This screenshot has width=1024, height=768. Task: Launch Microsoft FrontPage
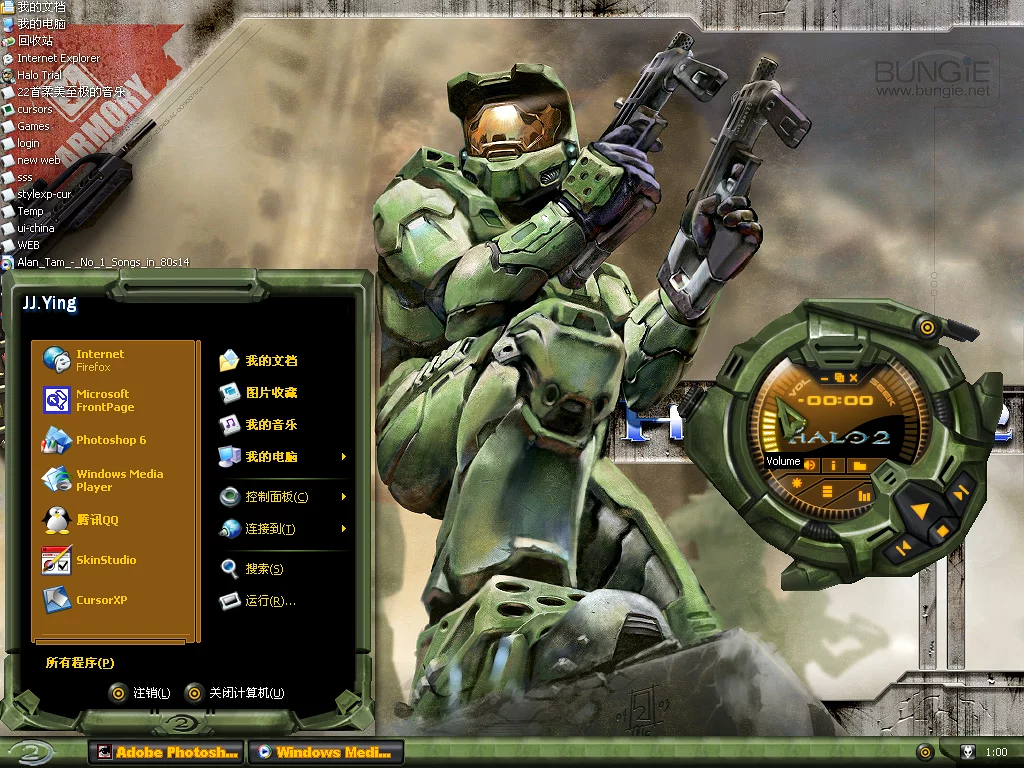click(x=103, y=400)
